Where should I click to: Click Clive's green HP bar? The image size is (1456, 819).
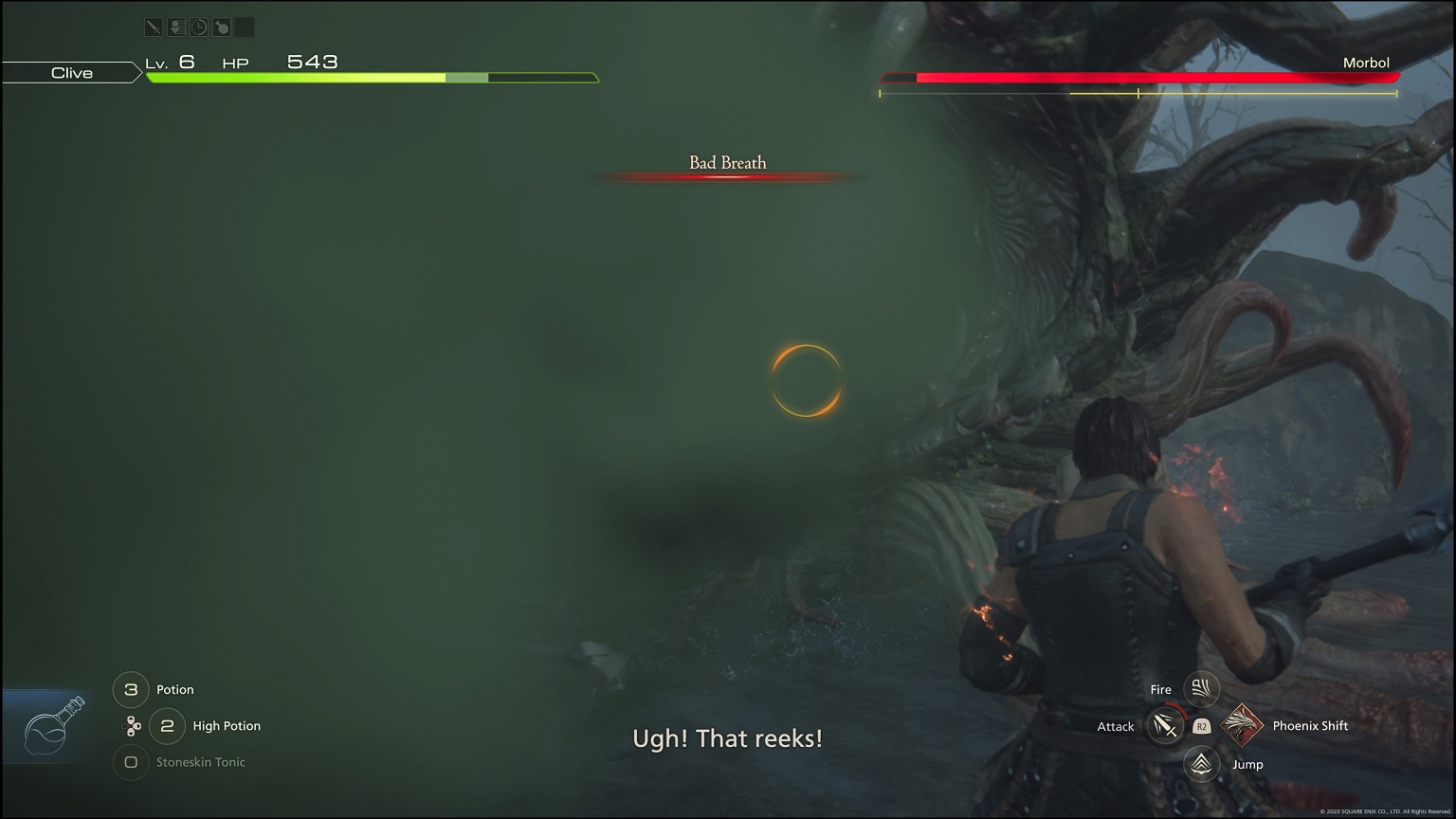(x=294, y=76)
